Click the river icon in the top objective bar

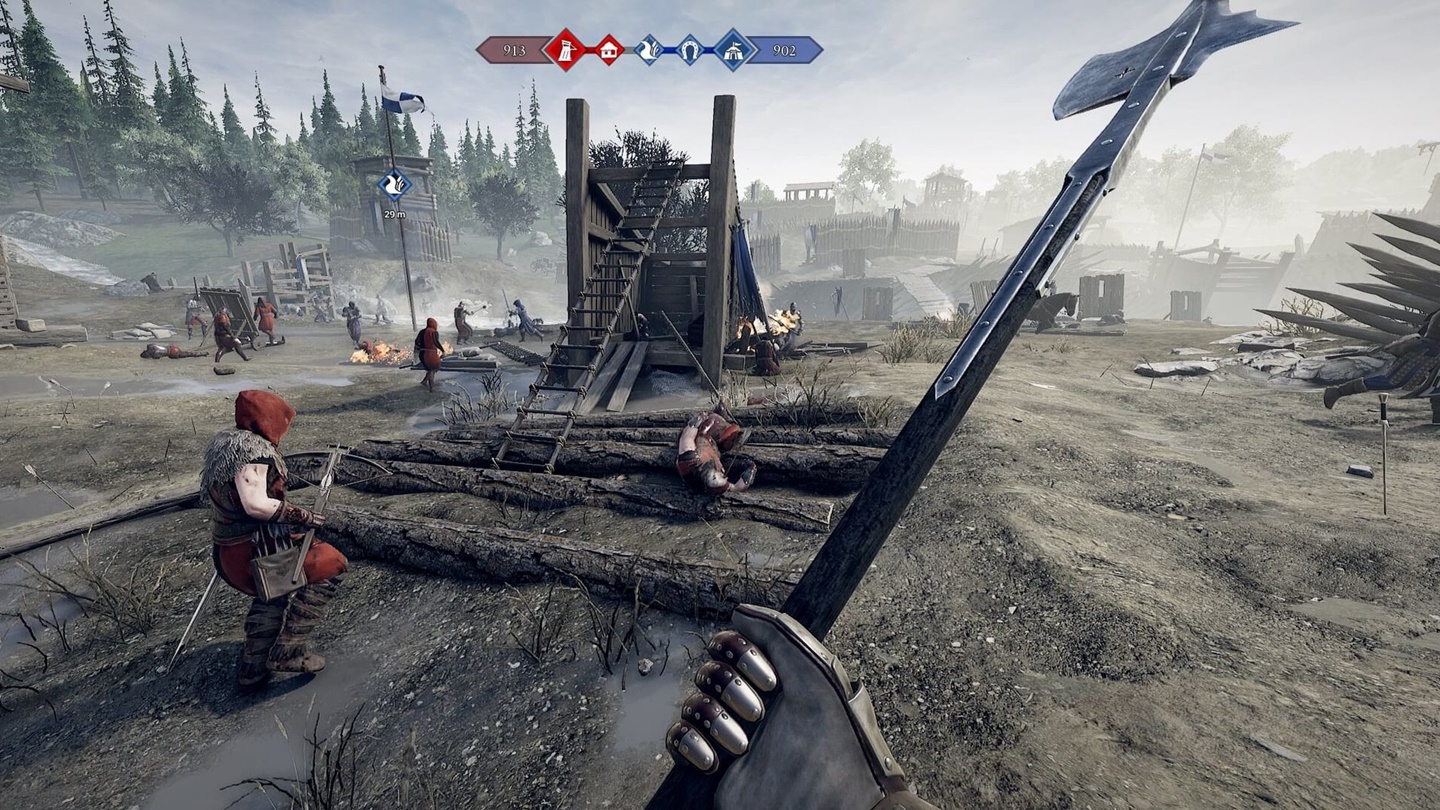click(649, 50)
